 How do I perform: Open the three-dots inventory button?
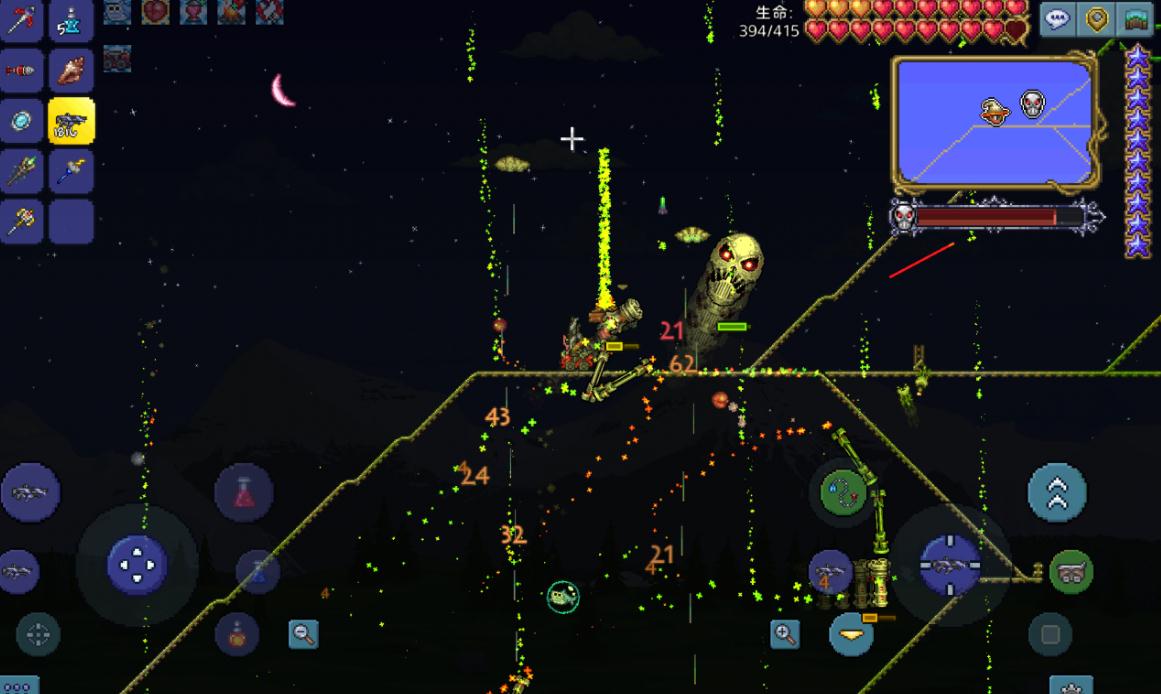tap(19, 686)
